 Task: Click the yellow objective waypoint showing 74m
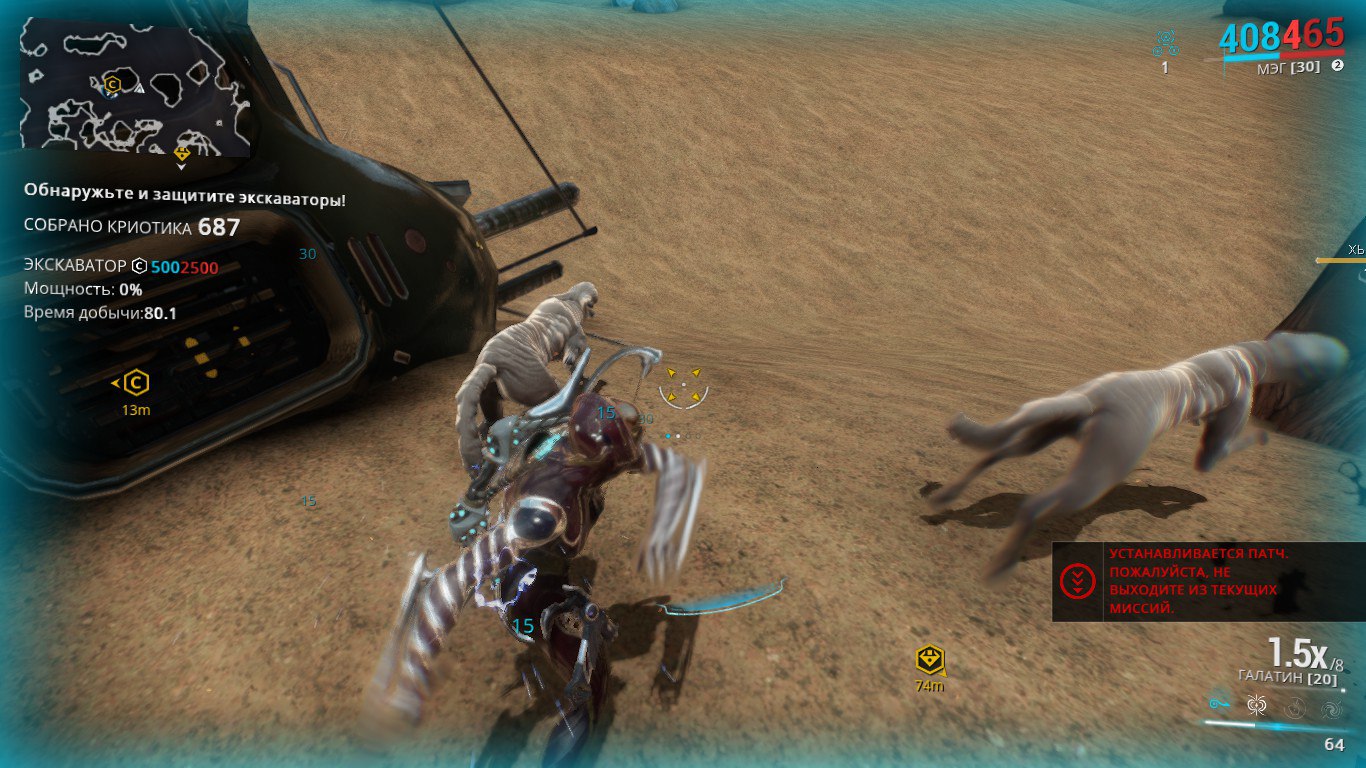coord(930,660)
